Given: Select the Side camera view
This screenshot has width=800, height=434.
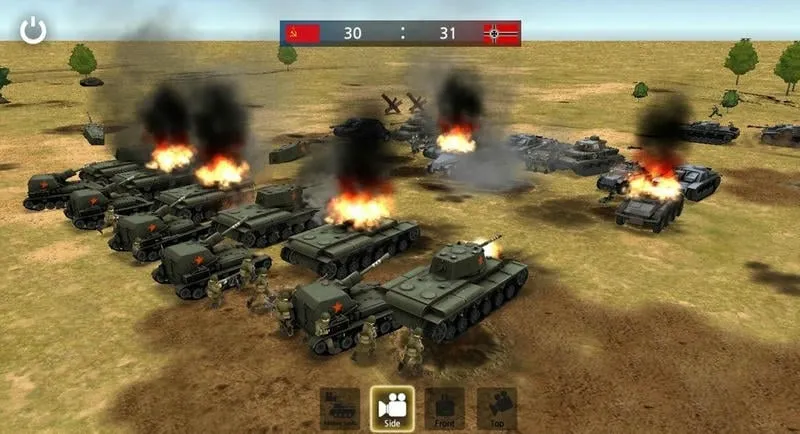Looking at the screenshot, I should coord(392,408).
